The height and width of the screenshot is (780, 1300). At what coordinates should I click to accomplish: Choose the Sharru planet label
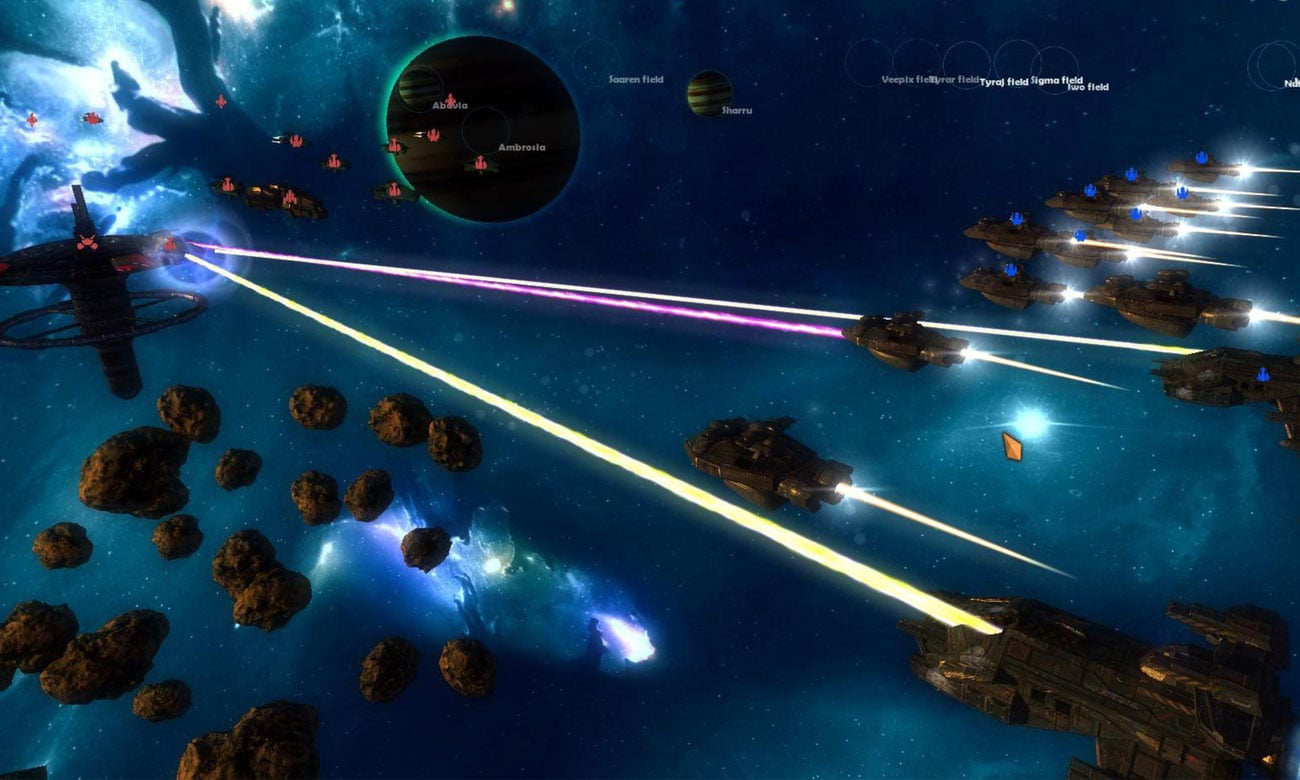point(737,110)
